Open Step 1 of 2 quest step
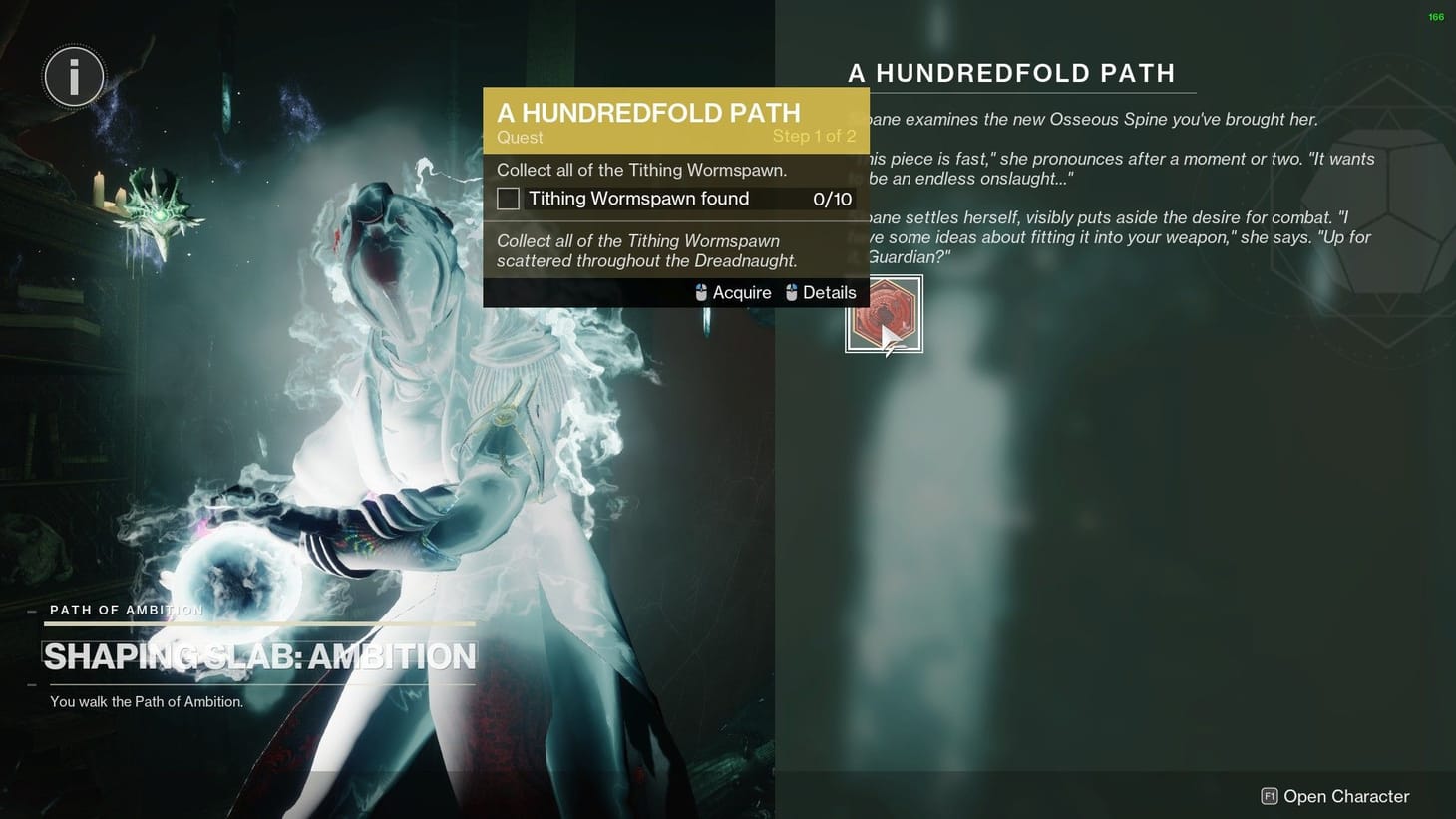Screen dimensions: 1456x819 815,136
